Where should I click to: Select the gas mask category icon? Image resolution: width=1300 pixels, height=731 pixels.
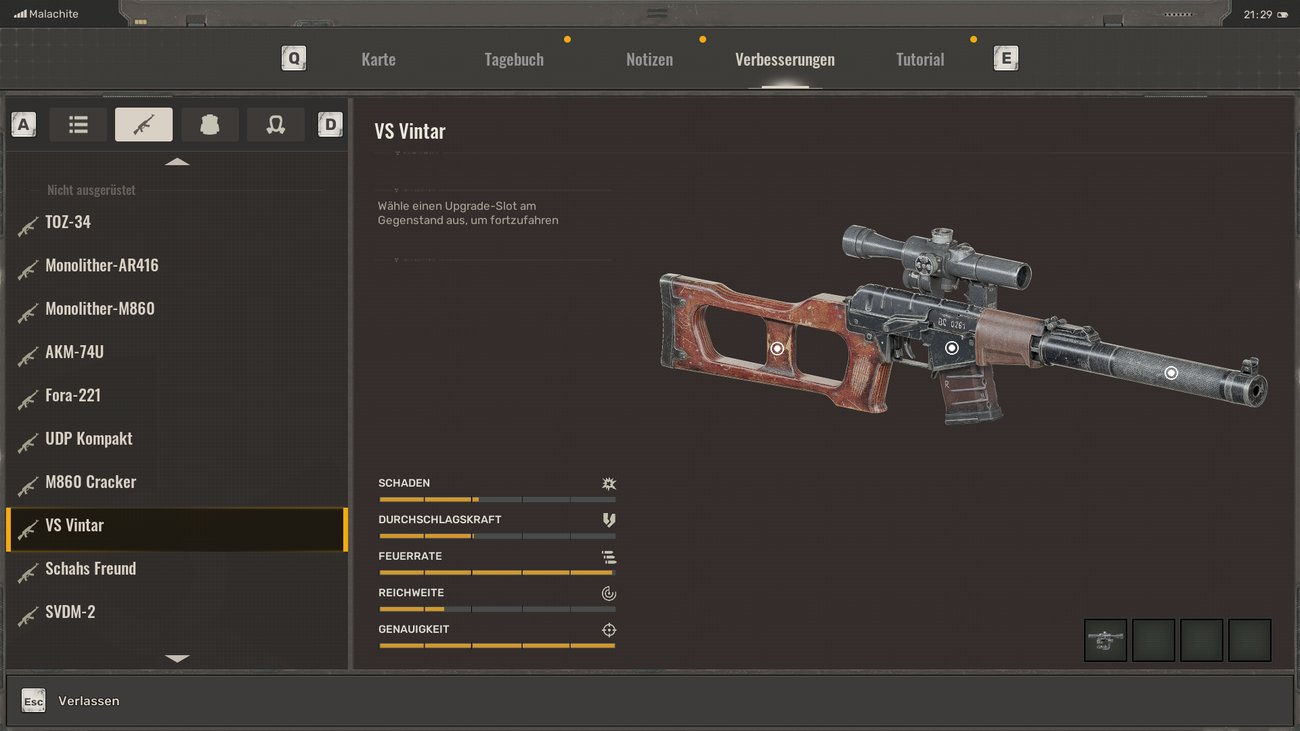click(x=275, y=124)
